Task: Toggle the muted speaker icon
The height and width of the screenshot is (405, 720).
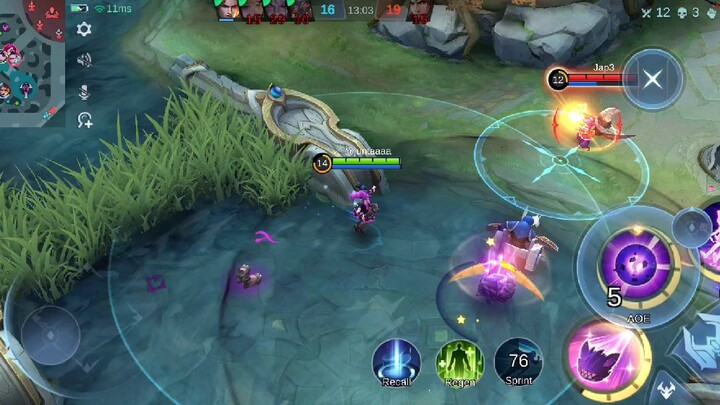Action: (84, 61)
